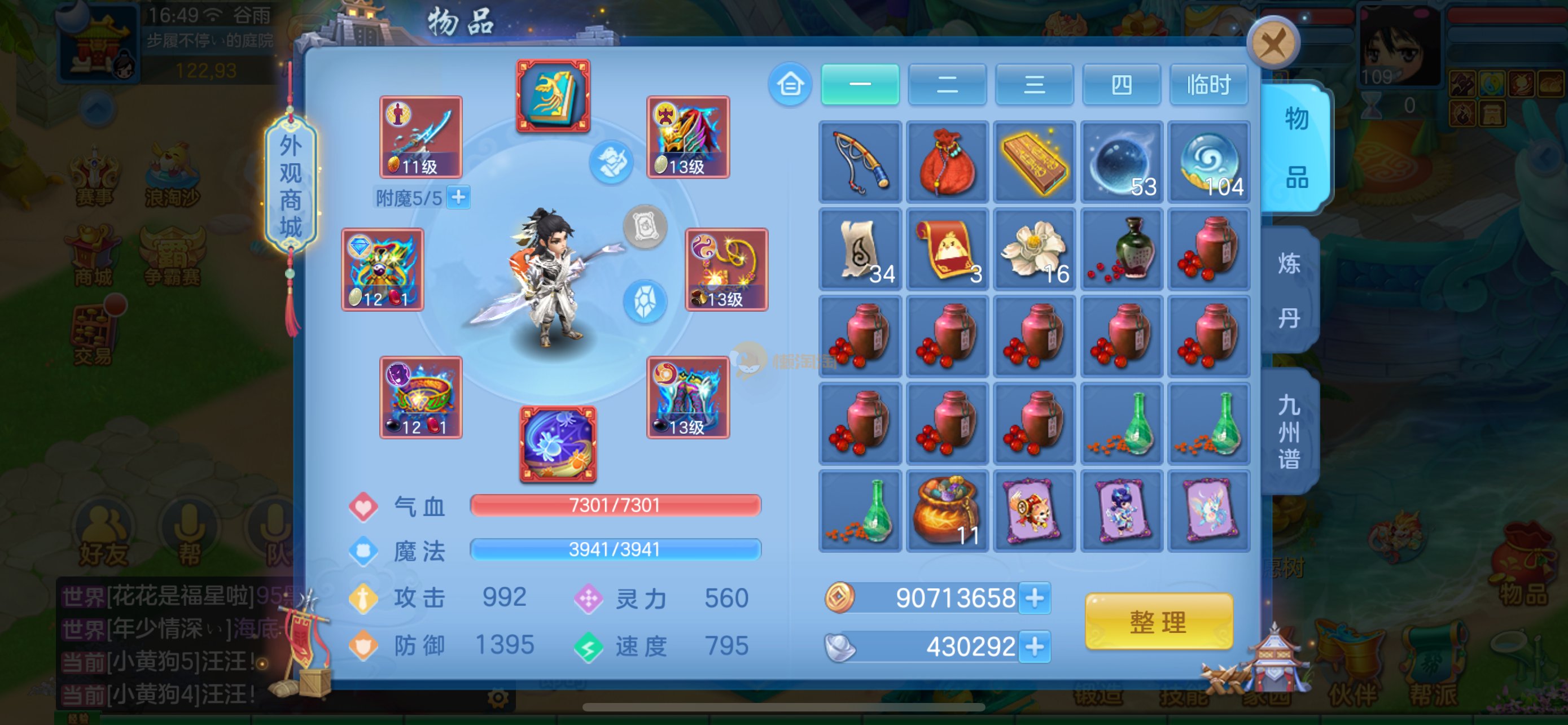Select the white flower stack of 16
1568x725 pixels.
(1034, 250)
